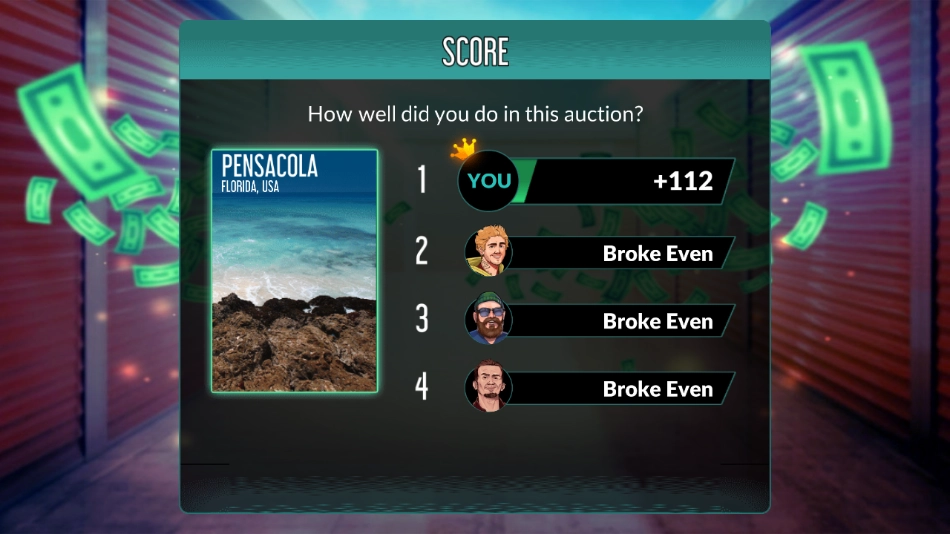Pick the third-place player with beanie and glasses

(x=489, y=320)
